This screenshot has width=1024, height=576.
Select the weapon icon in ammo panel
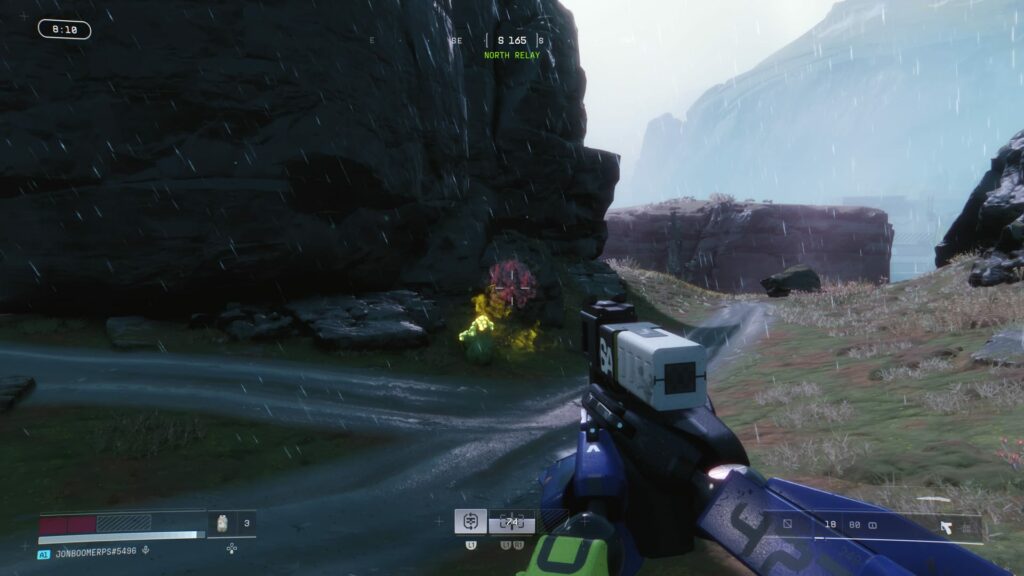945,526
